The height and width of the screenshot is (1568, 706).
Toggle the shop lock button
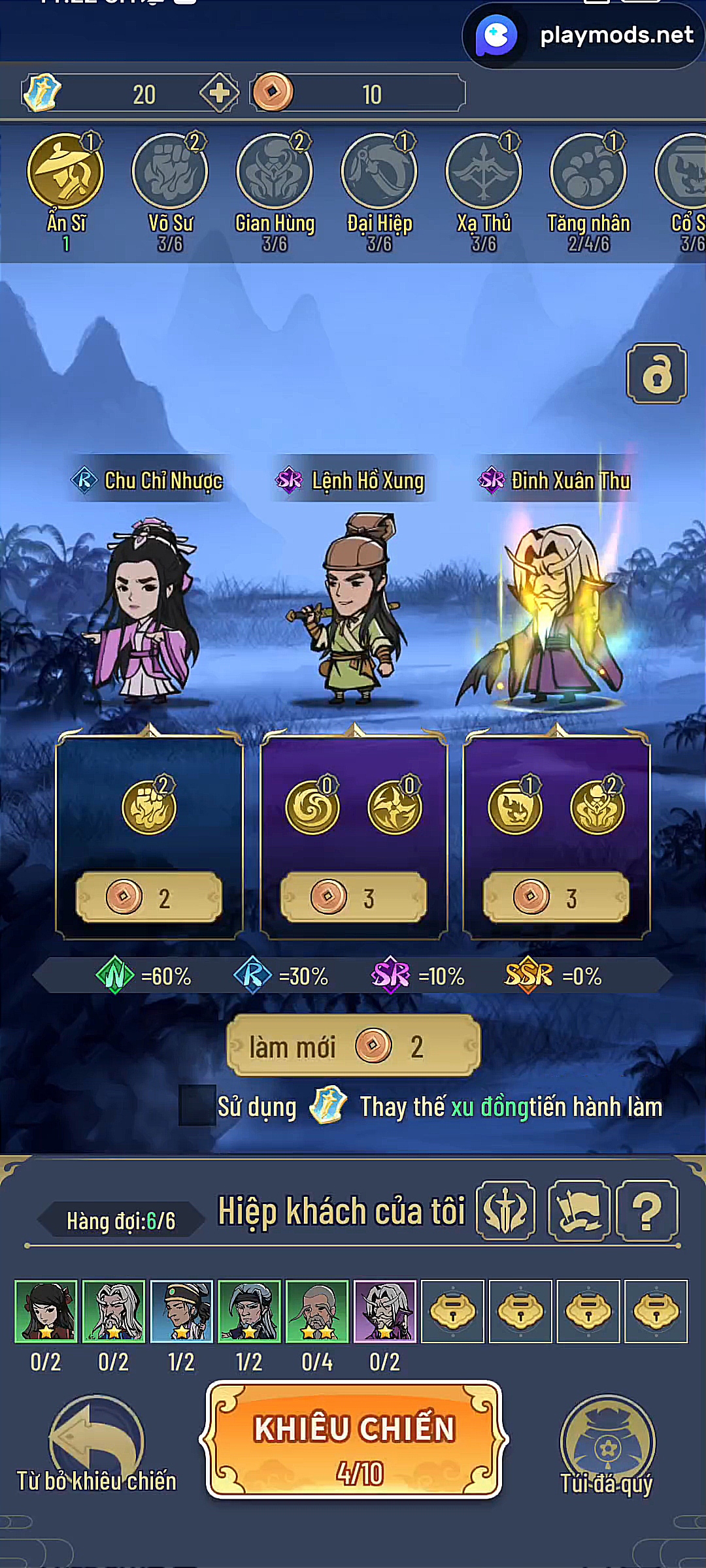(x=656, y=374)
